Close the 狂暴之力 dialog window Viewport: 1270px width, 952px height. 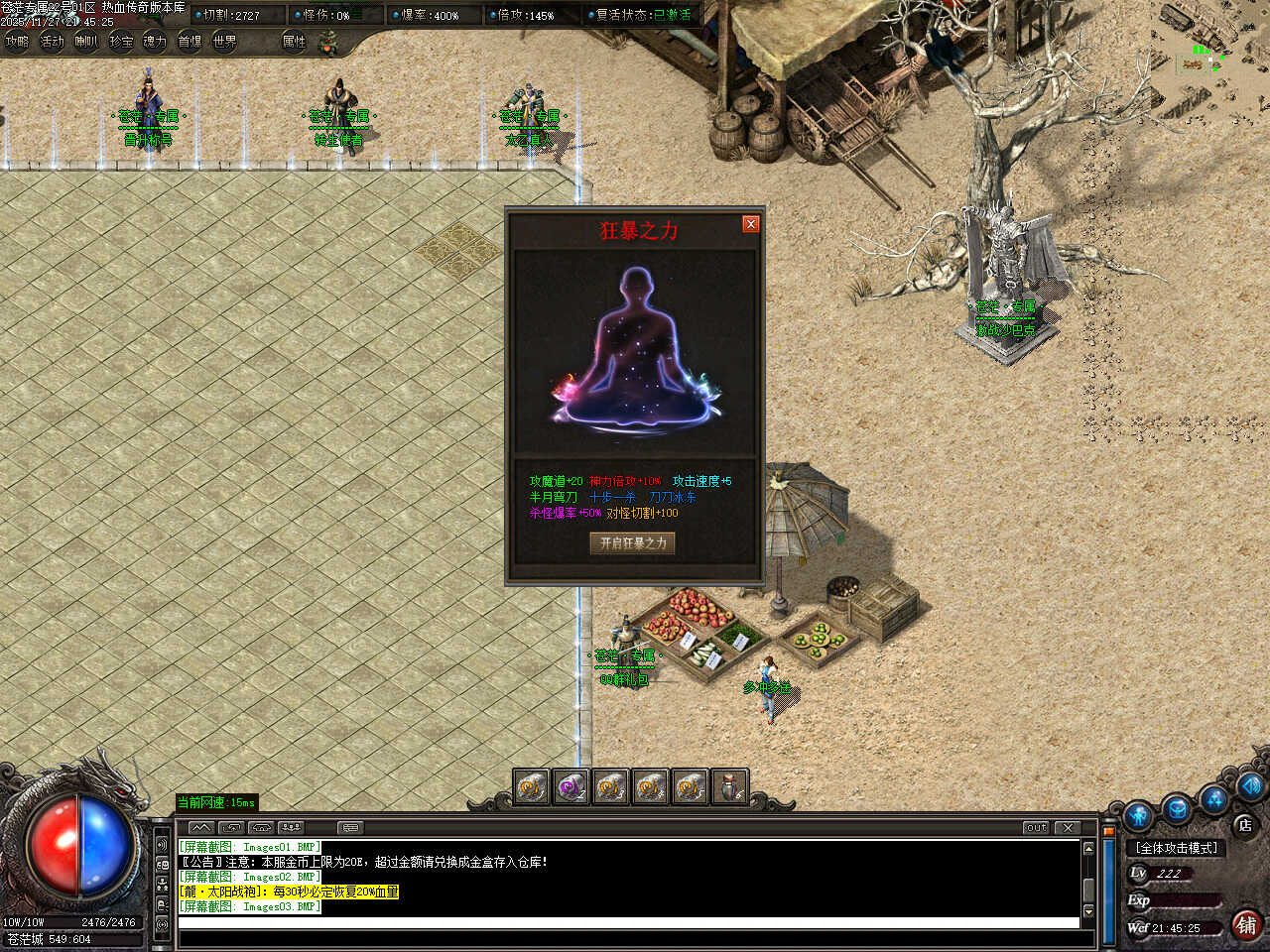pyautogui.click(x=751, y=224)
